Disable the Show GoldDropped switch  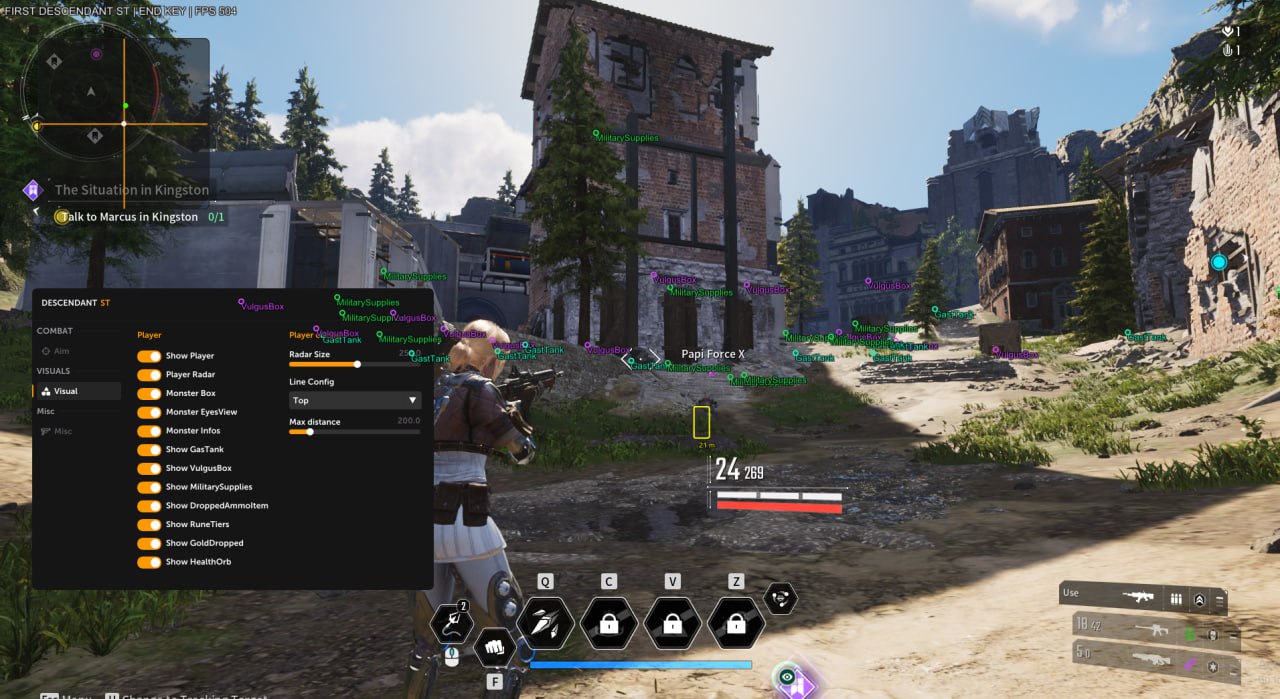point(149,543)
